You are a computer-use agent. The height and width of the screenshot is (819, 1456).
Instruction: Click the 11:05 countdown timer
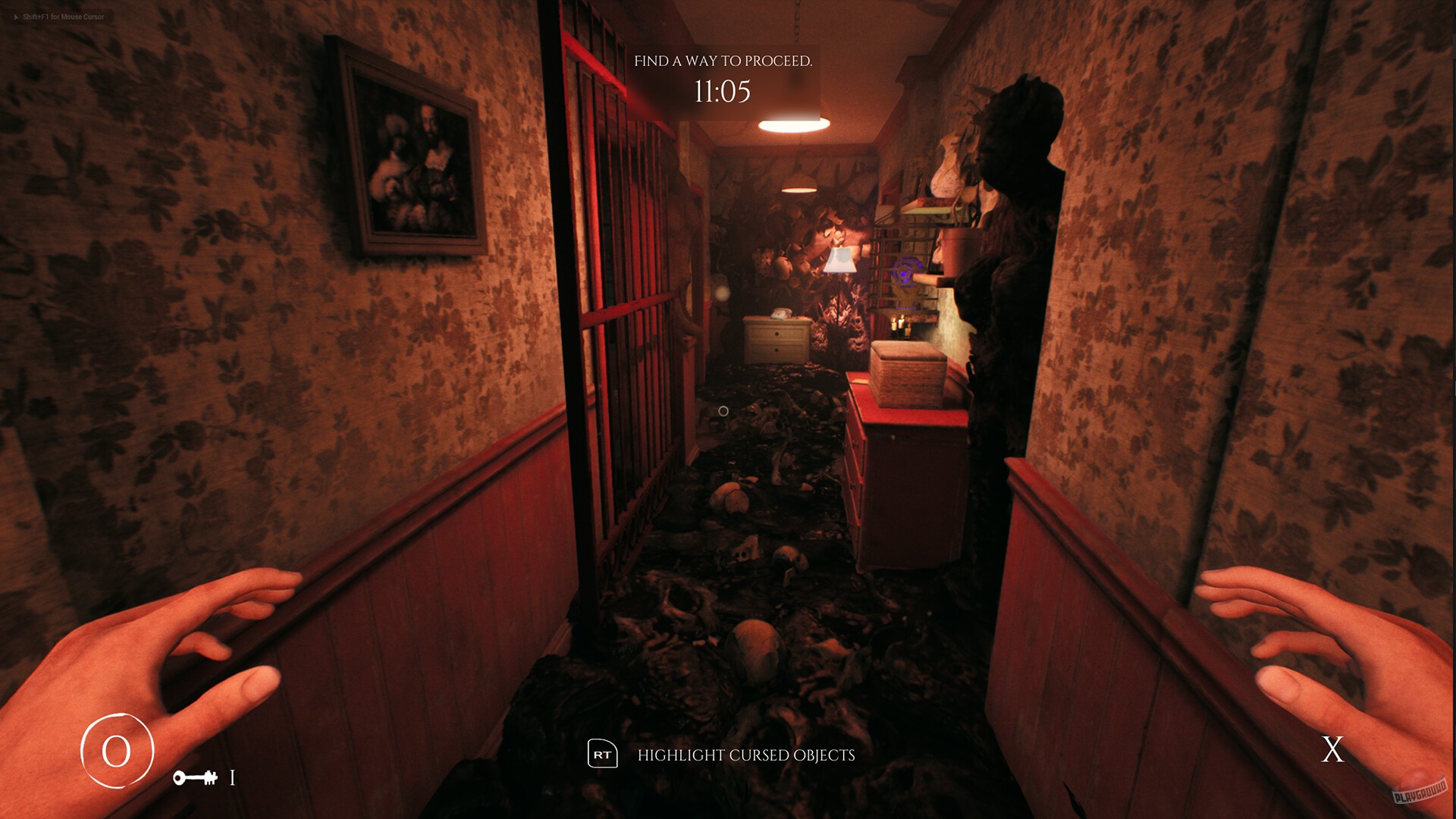[723, 93]
